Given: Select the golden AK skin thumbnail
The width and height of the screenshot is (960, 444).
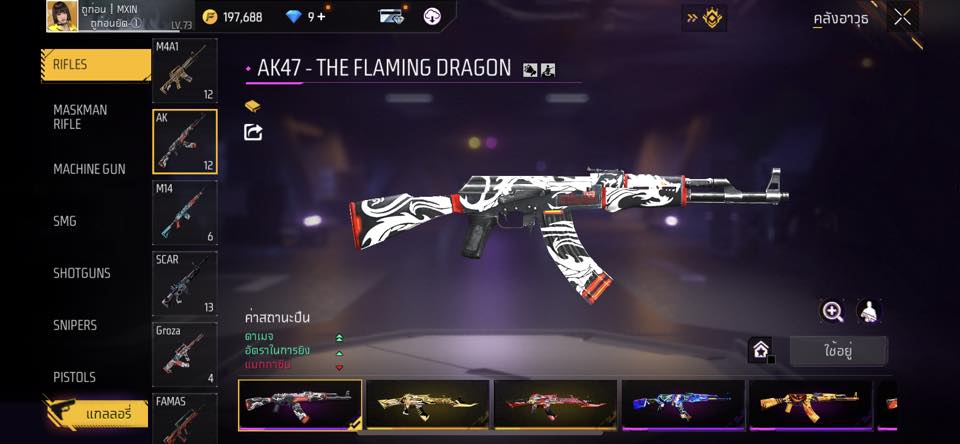Looking at the screenshot, I should coord(428,405).
